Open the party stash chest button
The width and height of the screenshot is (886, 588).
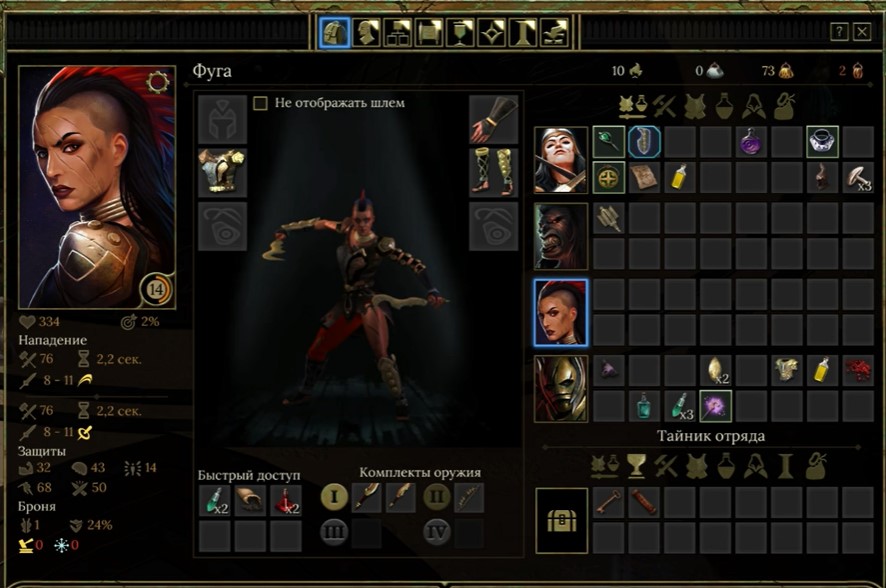[x=561, y=520]
